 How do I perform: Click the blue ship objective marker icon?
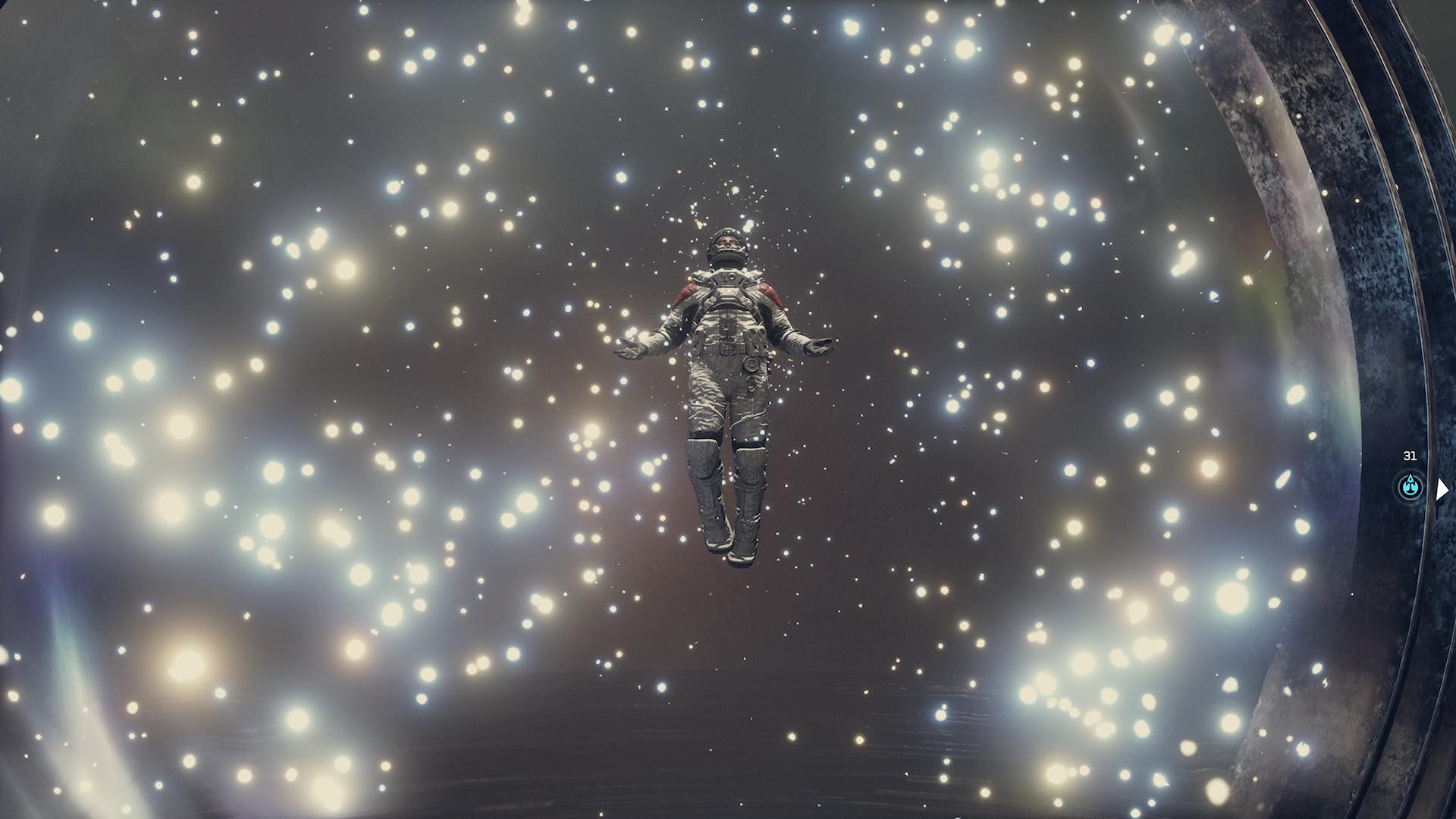(x=1410, y=485)
